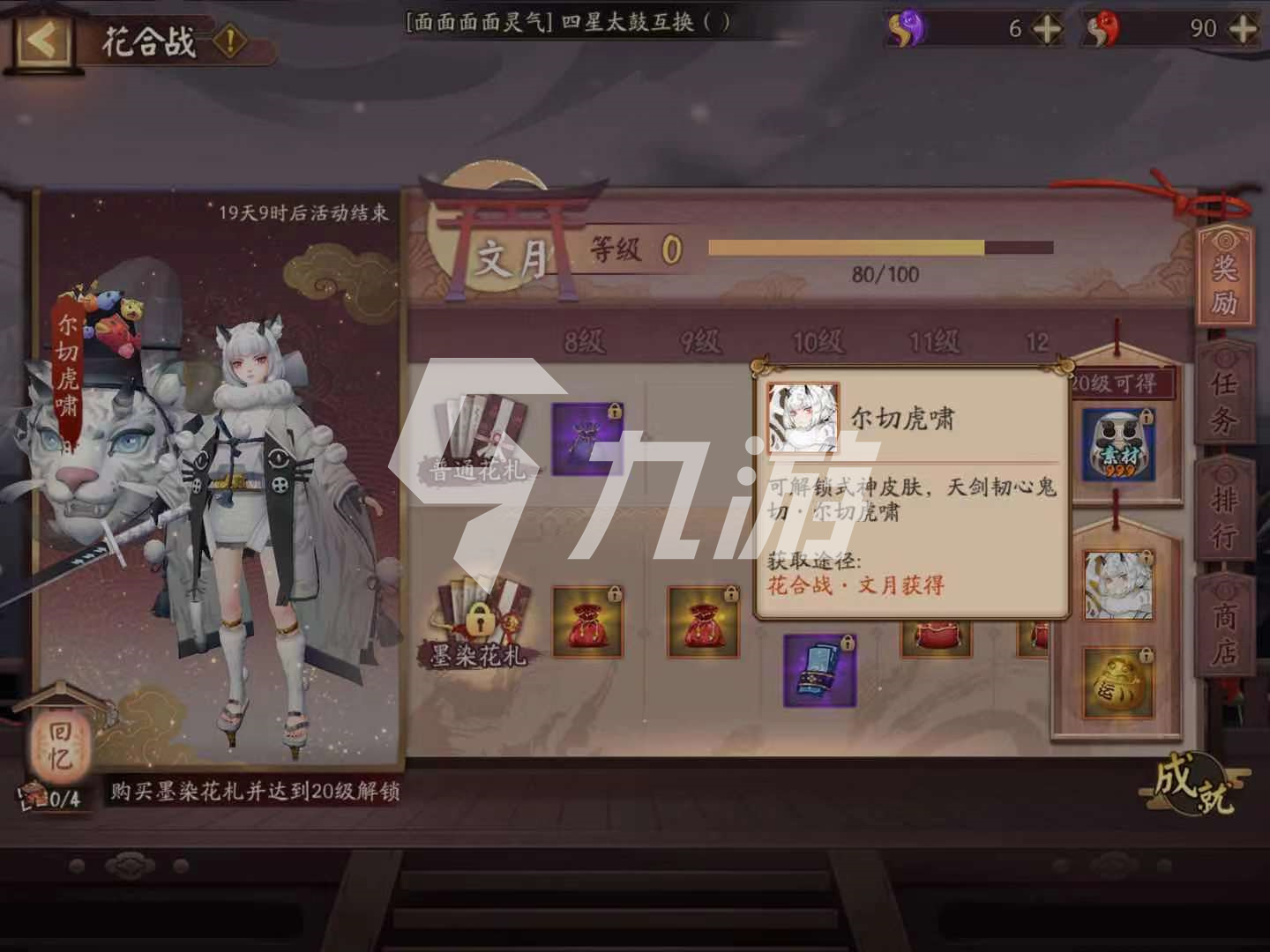Open the 回忆 lantern icon

coord(57,745)
